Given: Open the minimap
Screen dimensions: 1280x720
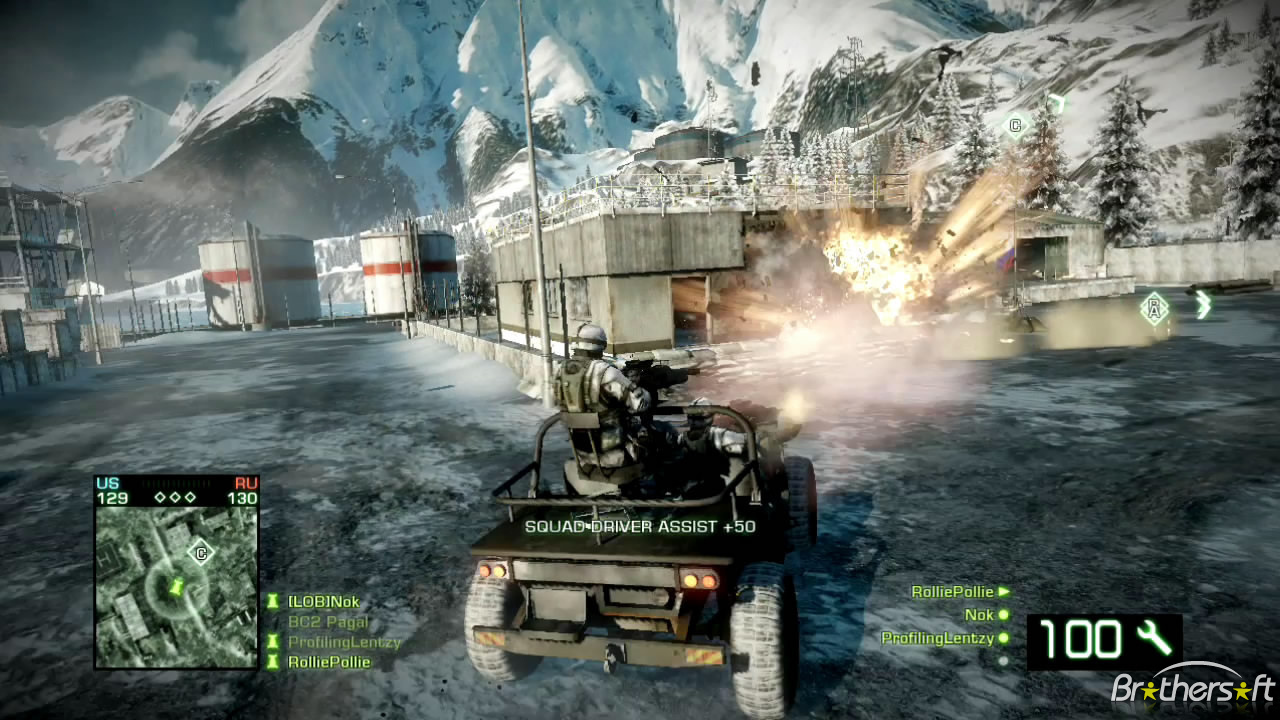Looking at the screenshot, I should [176, 586].
